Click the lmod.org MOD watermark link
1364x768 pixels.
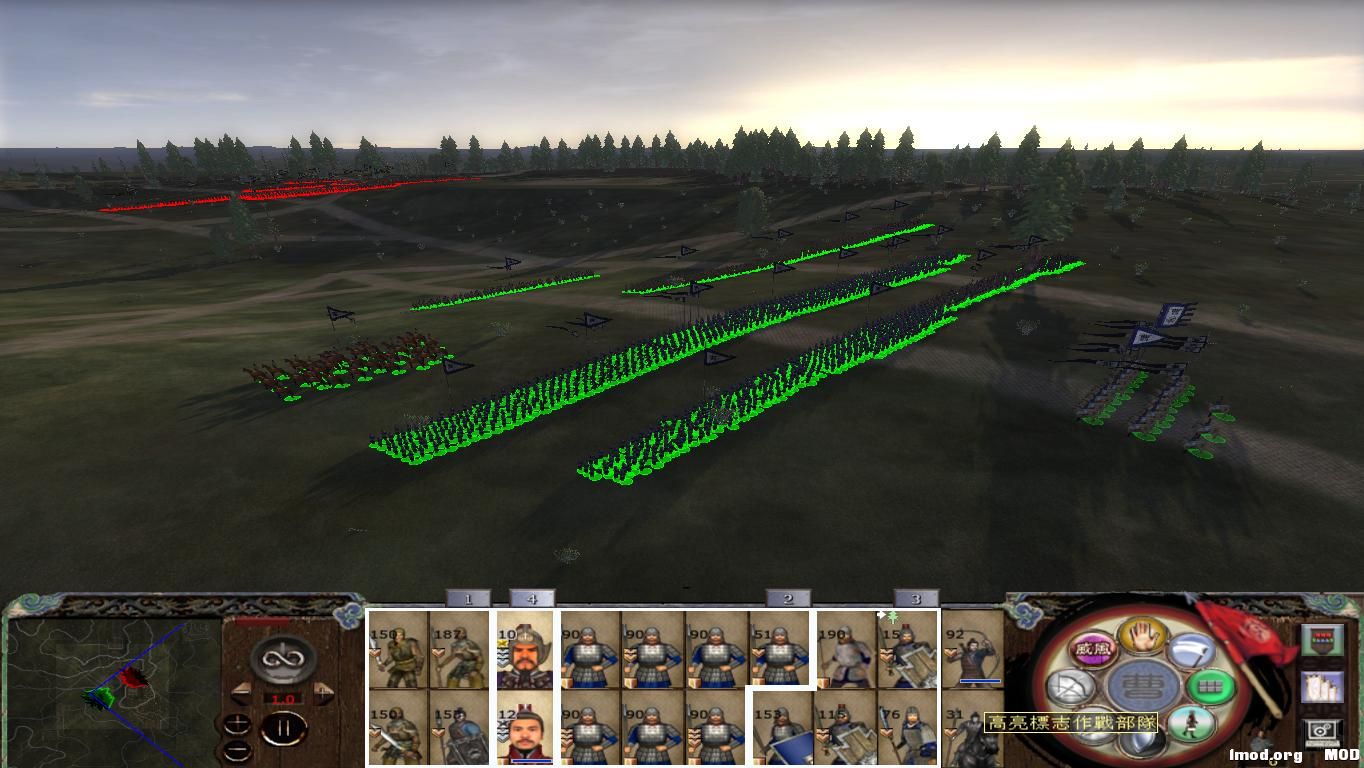(1264, 754)
